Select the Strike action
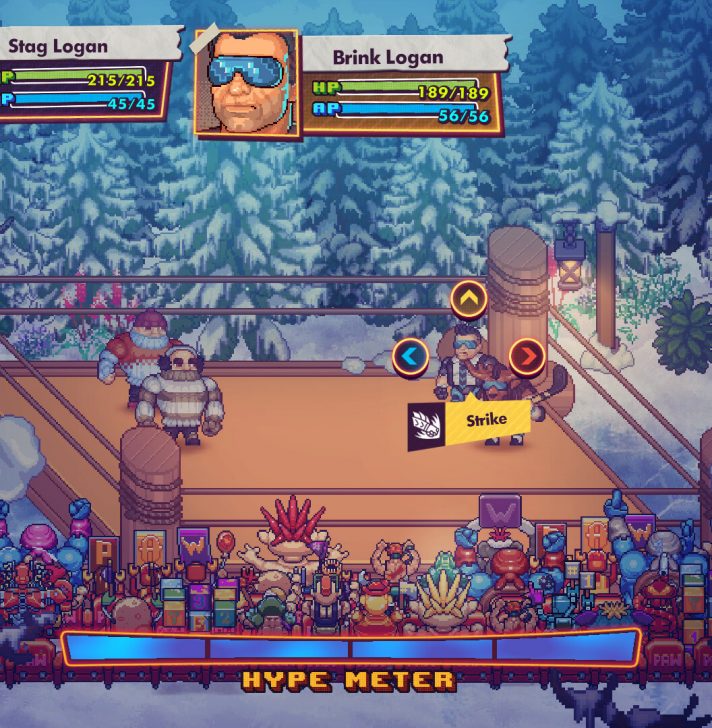Screen dimensions: 712x728 point(470,422)
